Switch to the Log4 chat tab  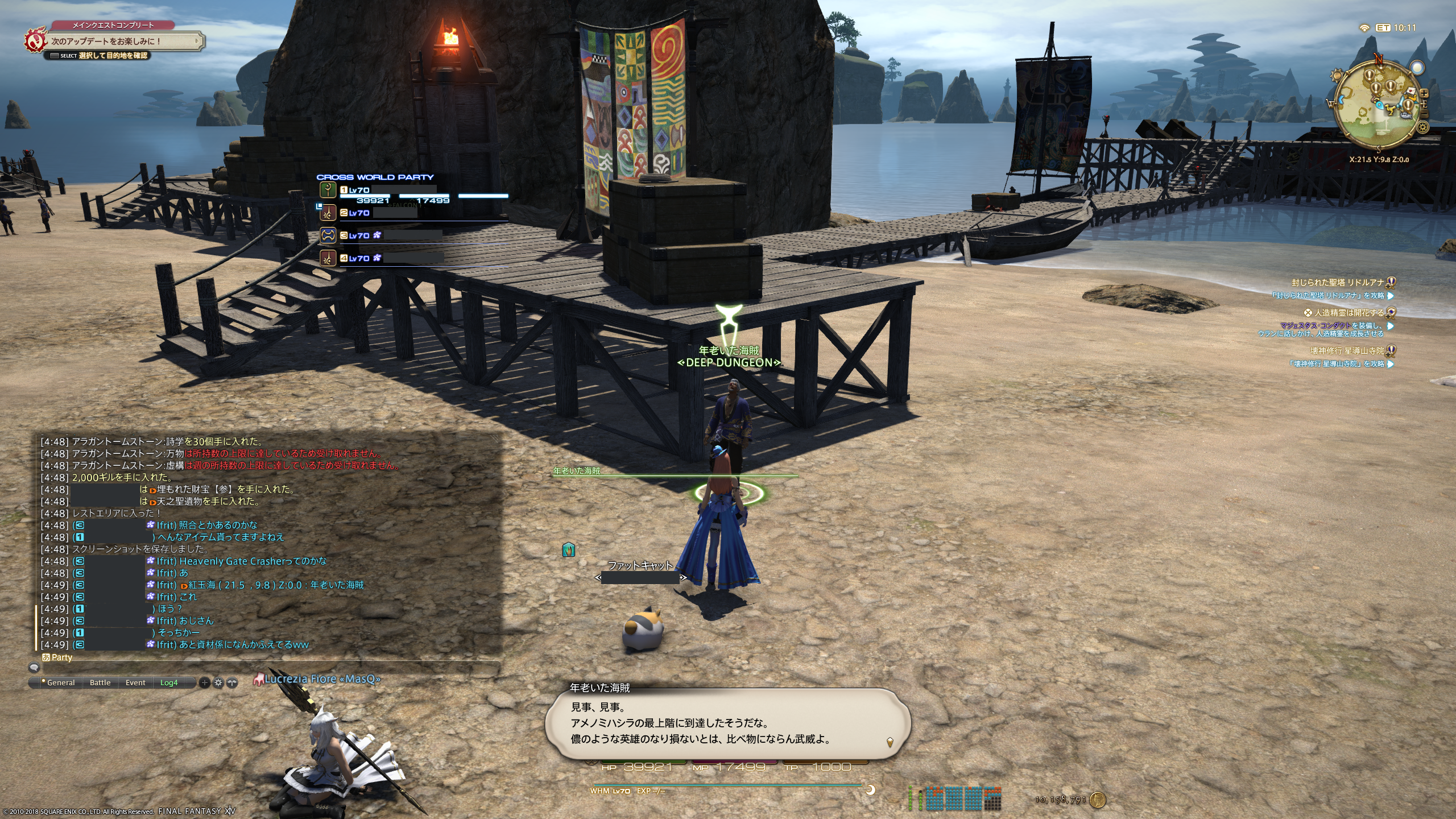(x=169, y=682)
